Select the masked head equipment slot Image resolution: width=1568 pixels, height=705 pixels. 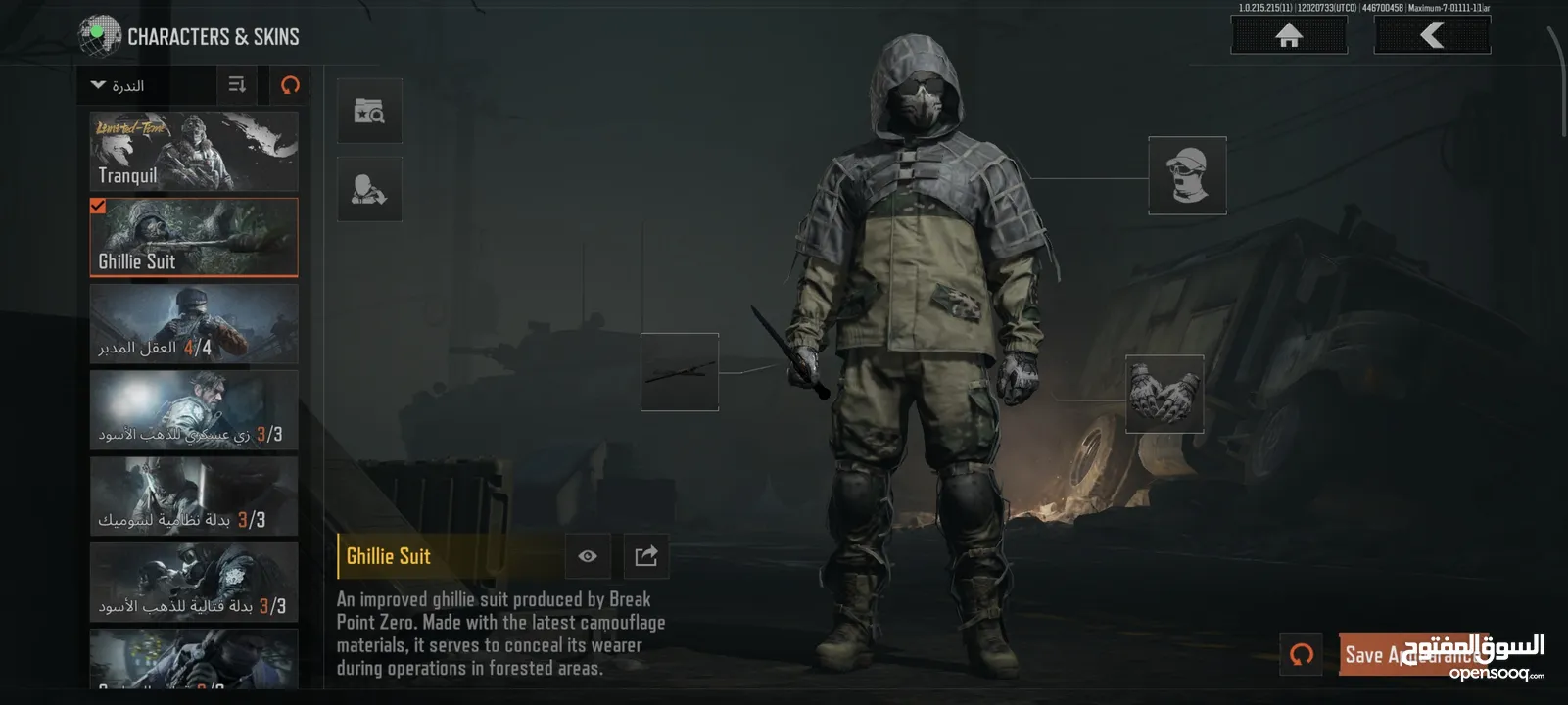tap(1187, 175)
